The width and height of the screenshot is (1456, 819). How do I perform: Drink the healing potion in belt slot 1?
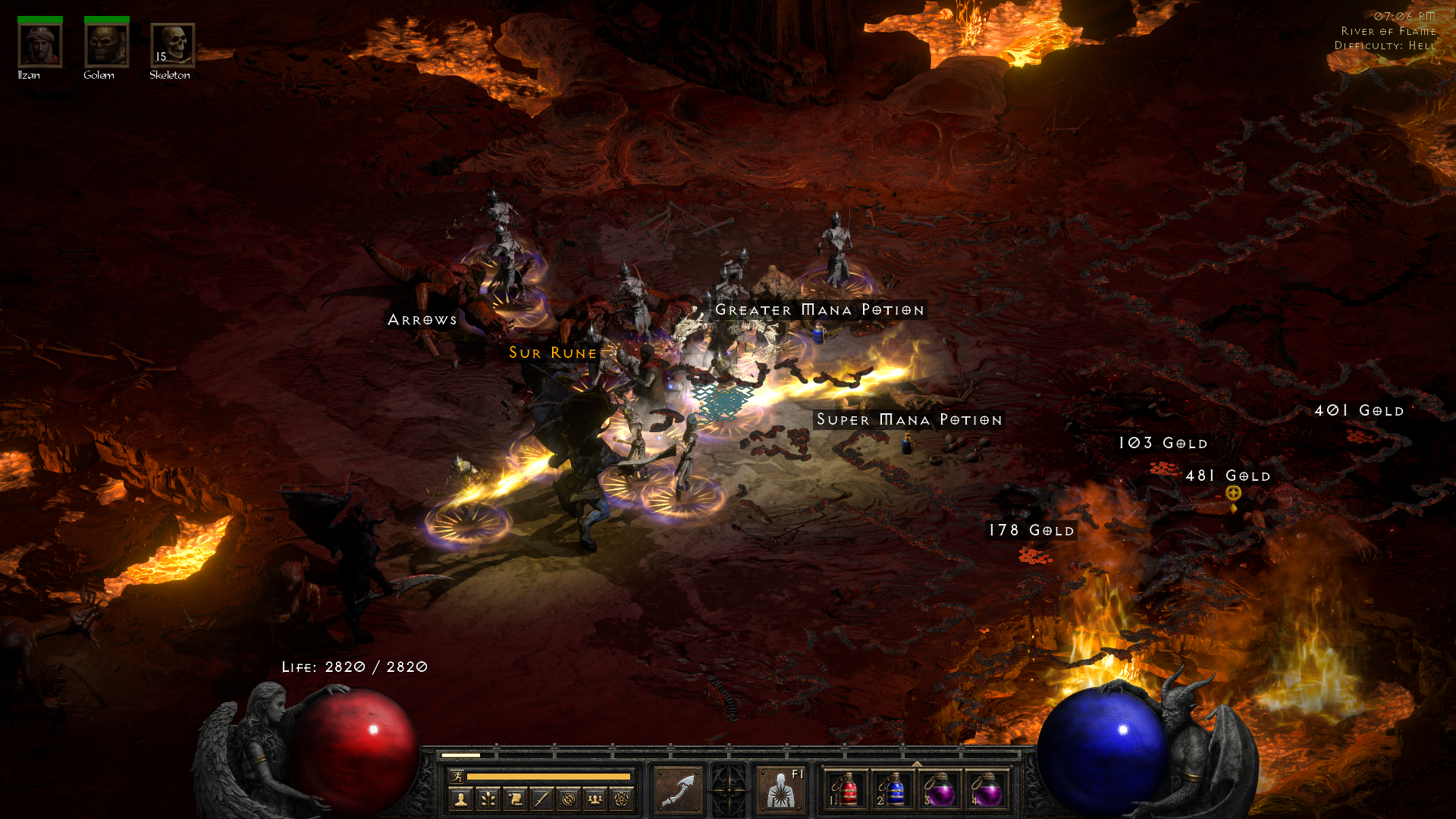[848, 789]
